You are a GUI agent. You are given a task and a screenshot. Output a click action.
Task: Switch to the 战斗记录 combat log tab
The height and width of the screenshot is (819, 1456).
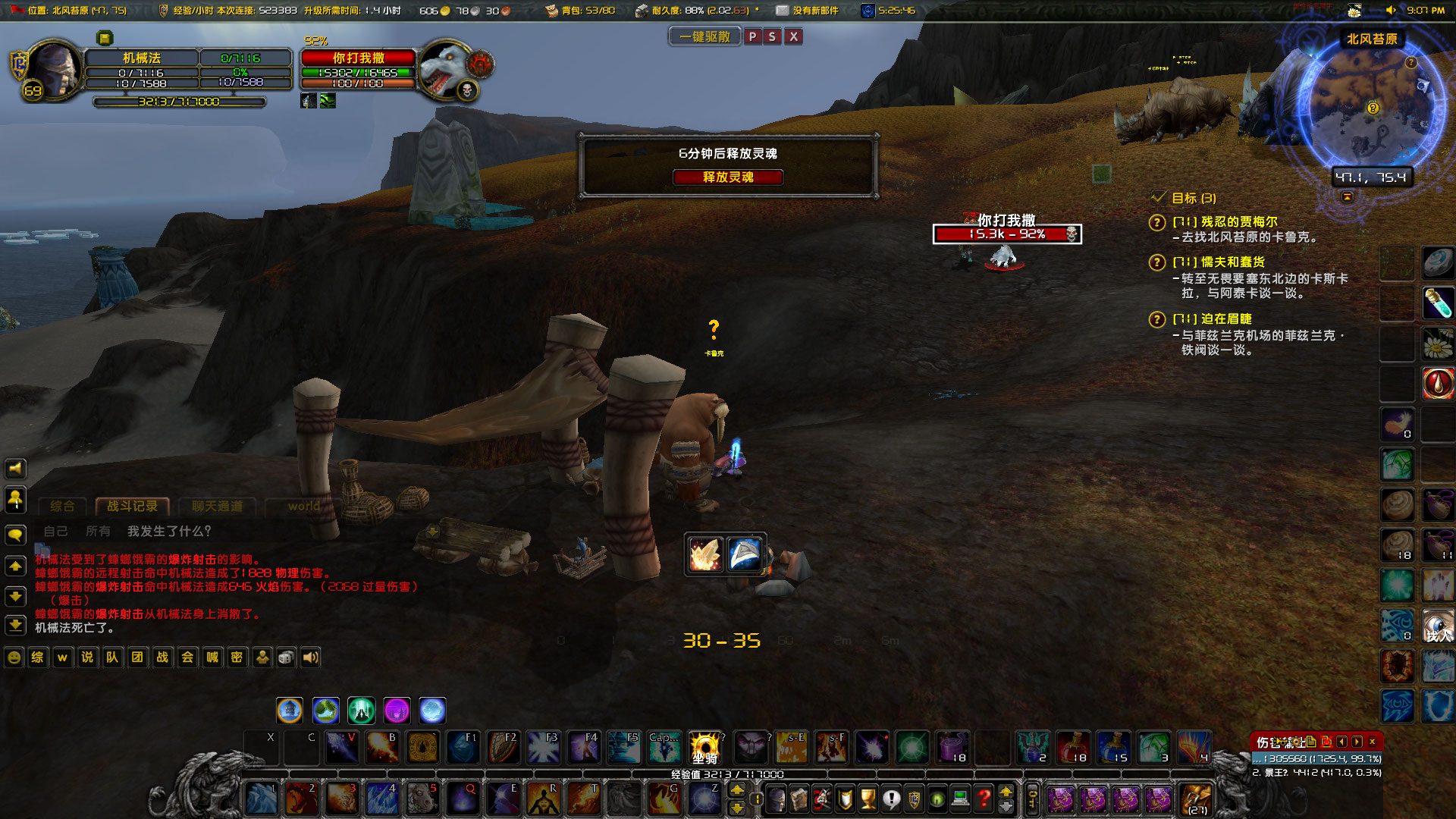pos(132,506)
